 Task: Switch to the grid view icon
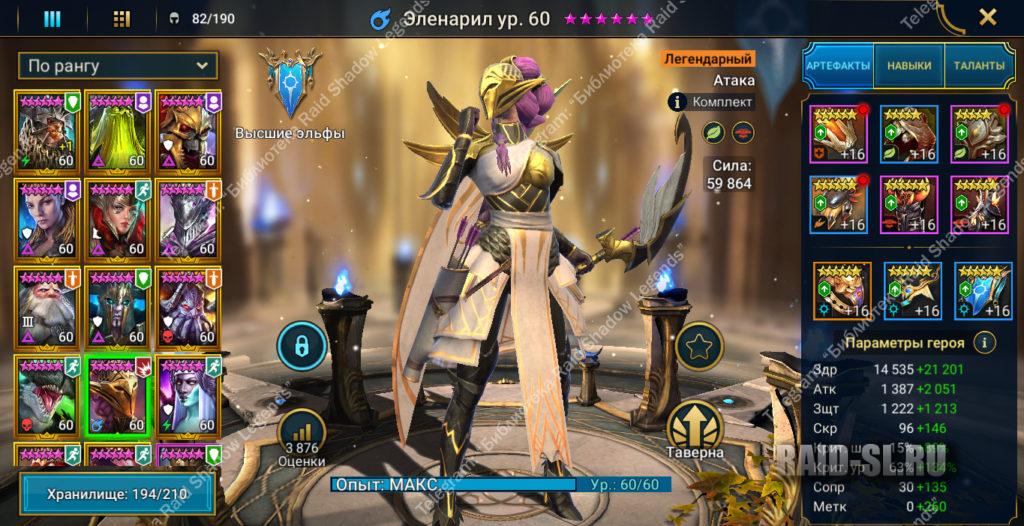121,18
